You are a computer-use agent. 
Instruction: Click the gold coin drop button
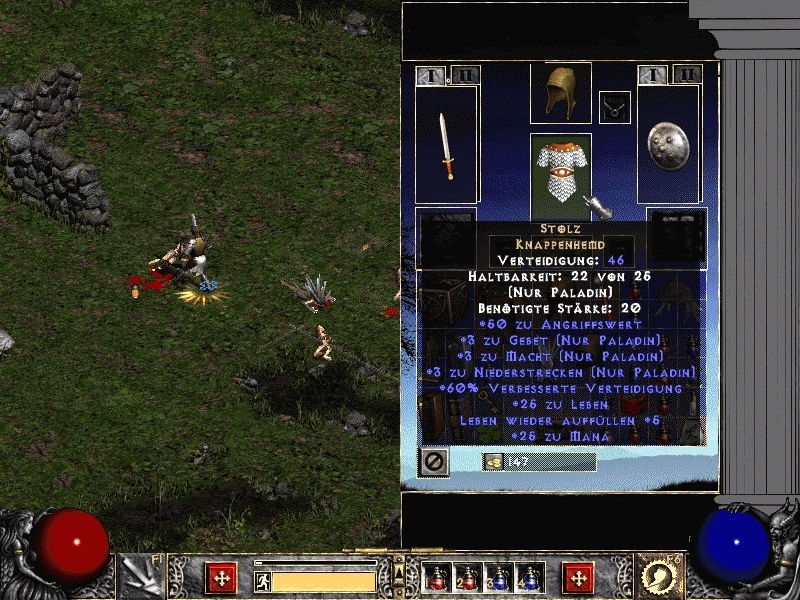(492, 461)
